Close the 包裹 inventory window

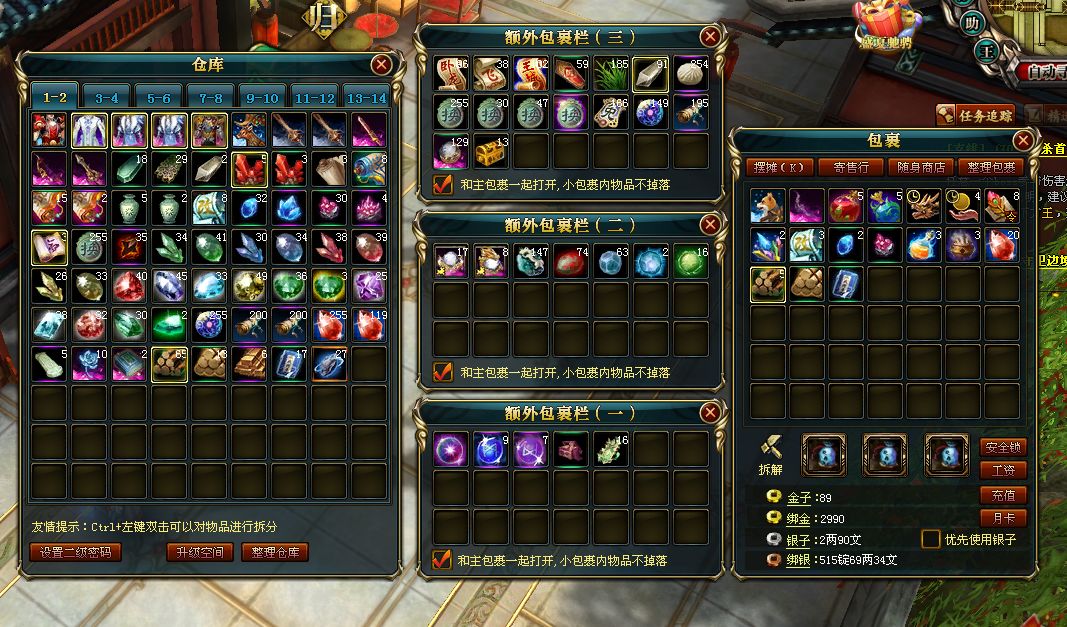pyautogui.click(x=1022, y=140)
